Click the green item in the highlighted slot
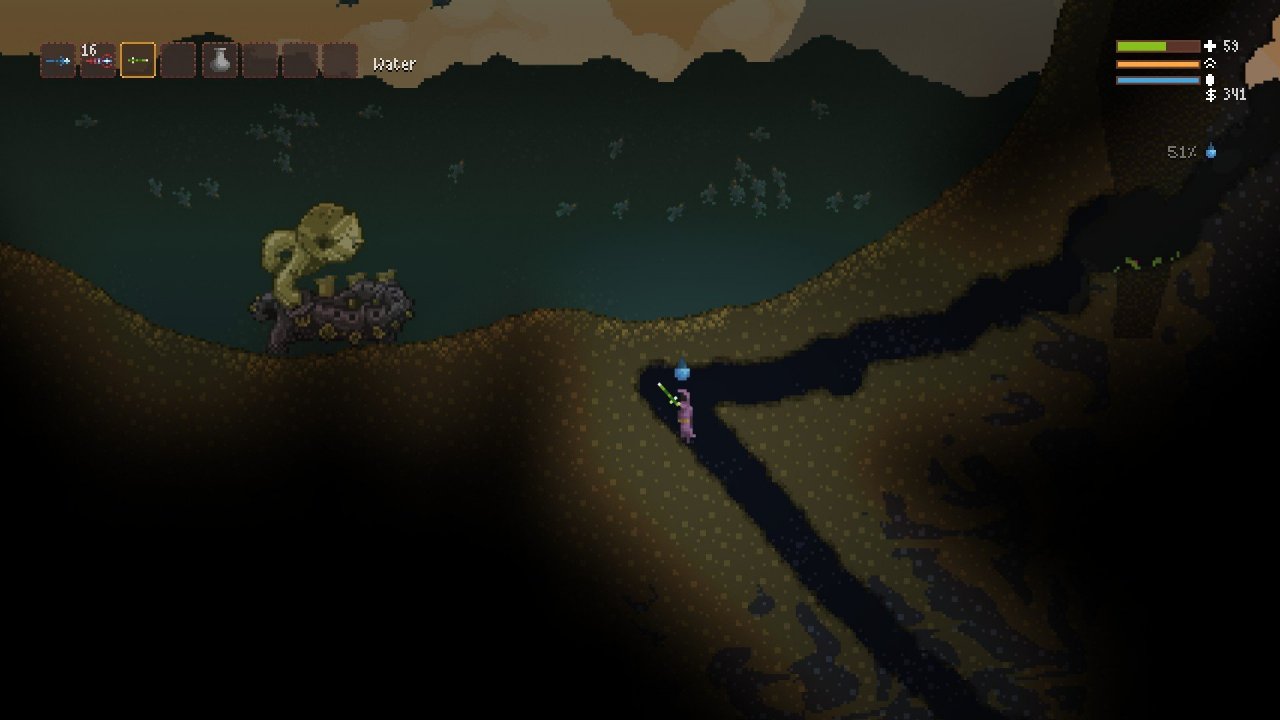 (x=137, y=60)
